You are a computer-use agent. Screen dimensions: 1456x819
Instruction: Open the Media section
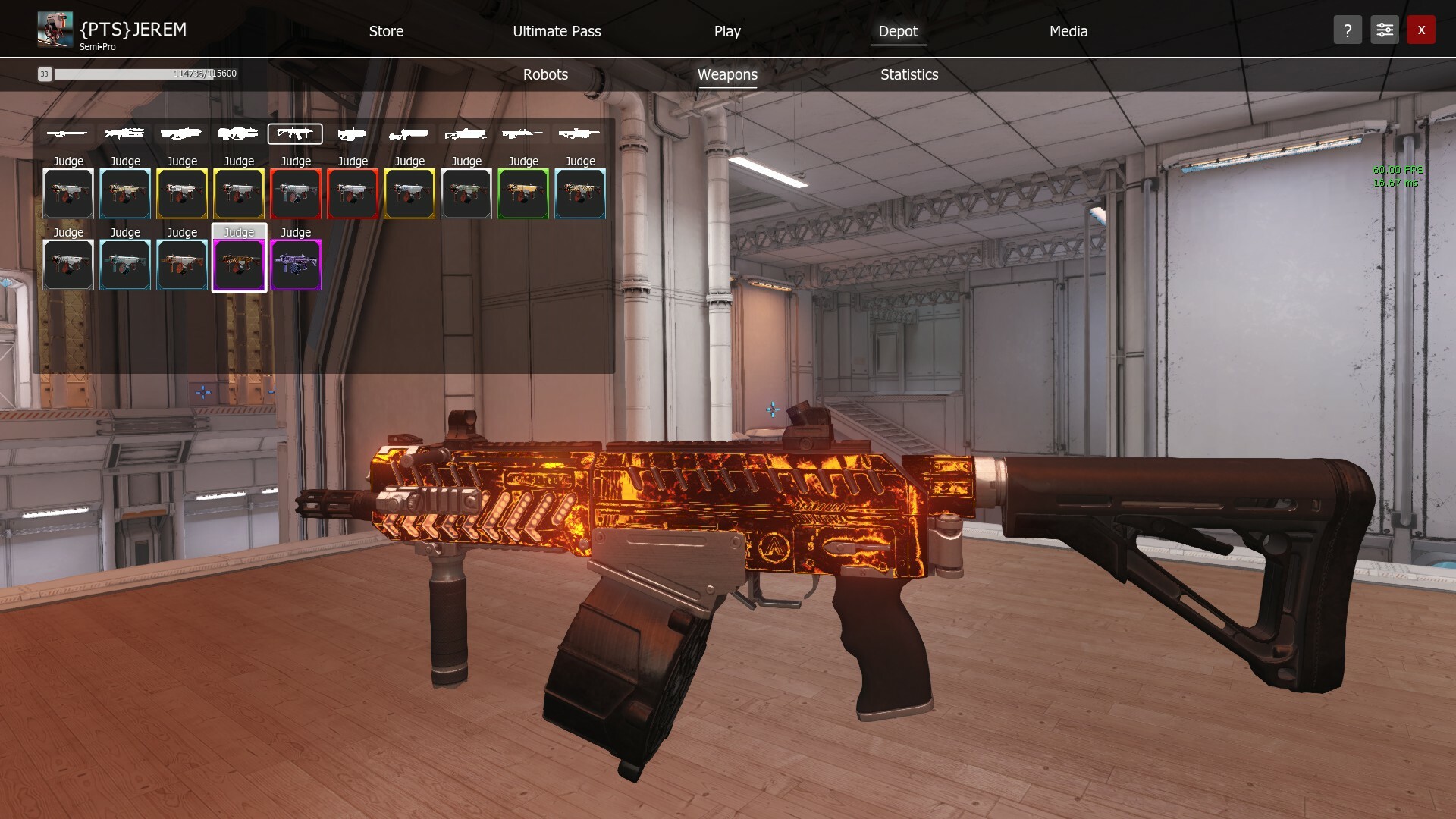coord(1068,31)
